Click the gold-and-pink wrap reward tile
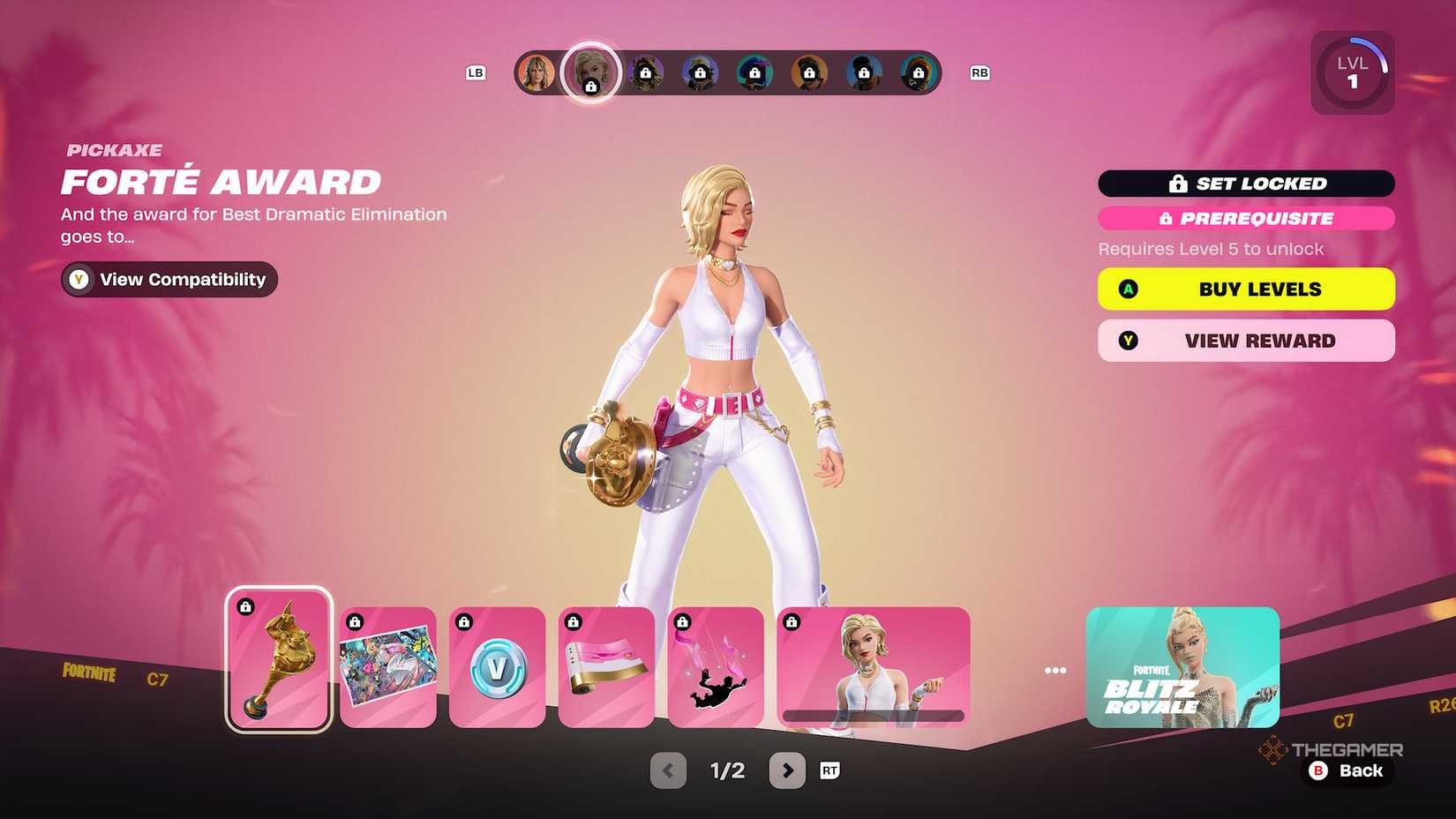The height and width of the screenshot is (819, 1456). click(605, 666)
